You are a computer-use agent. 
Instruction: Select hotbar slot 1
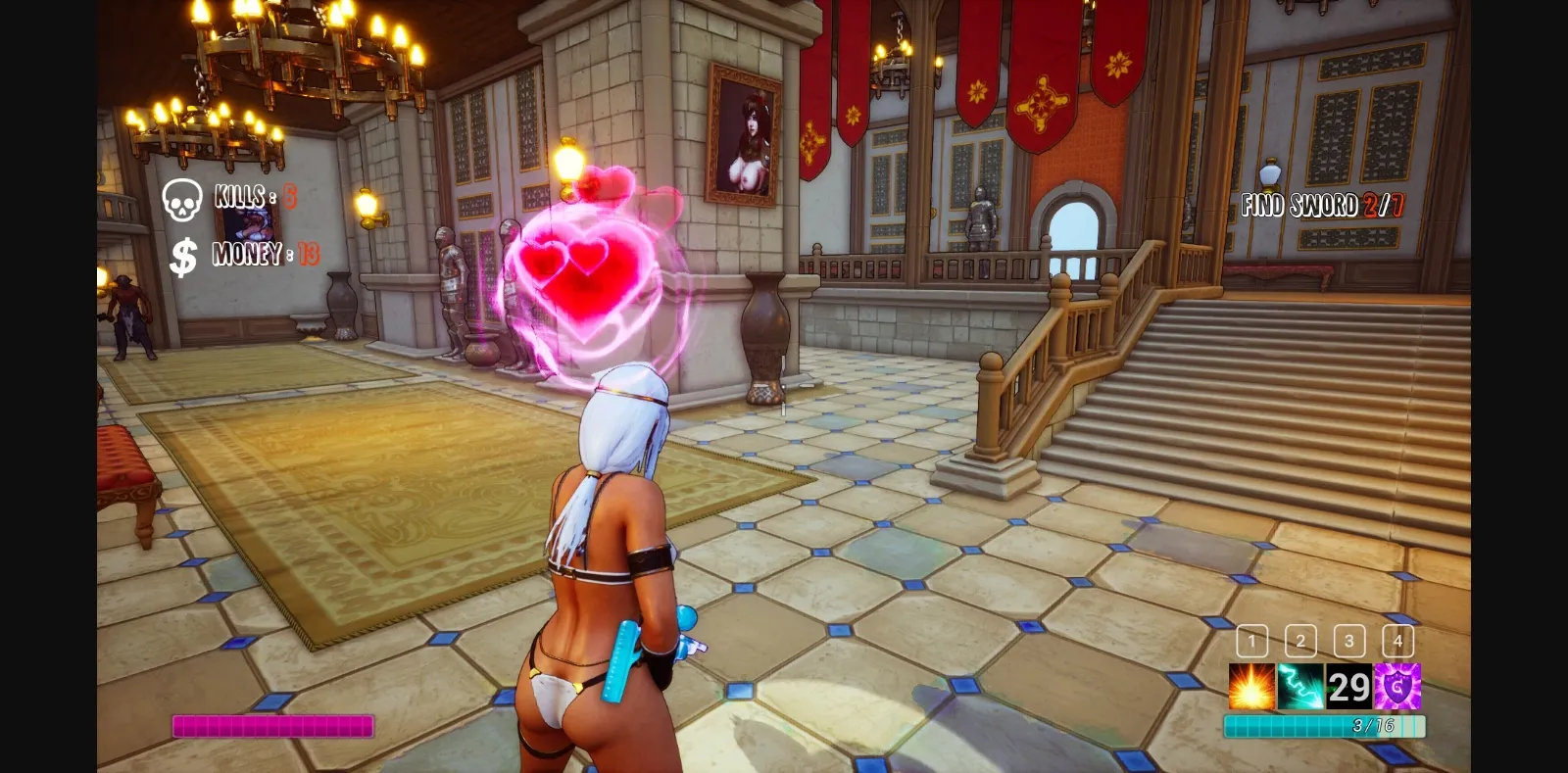coord(1249,642)
